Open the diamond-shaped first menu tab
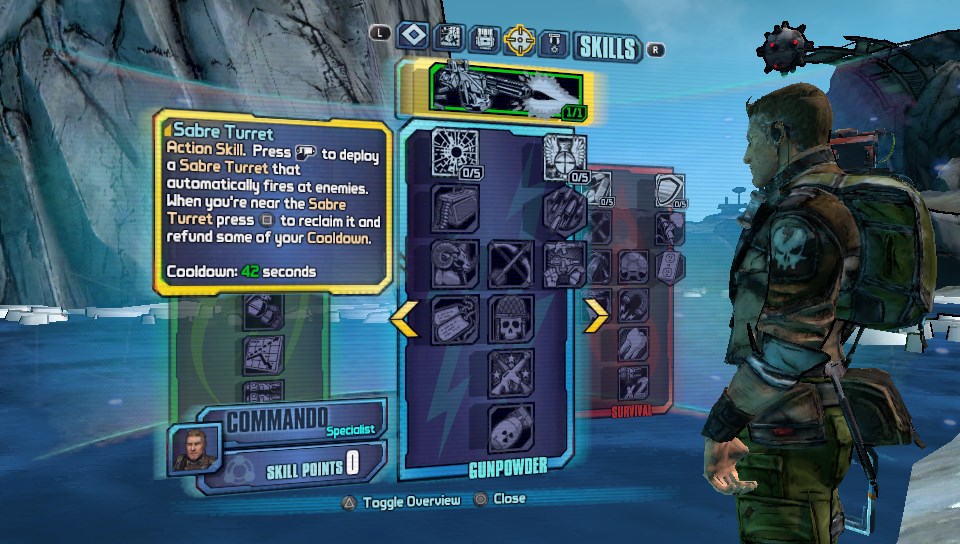This screenshot has width=960, height=544. 412,37
